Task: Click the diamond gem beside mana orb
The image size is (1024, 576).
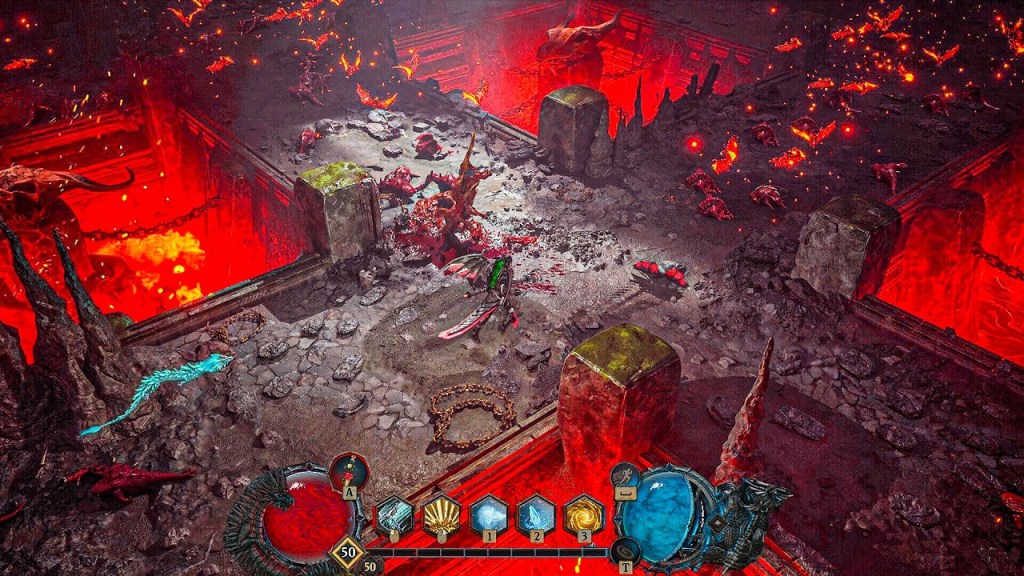Action: [x=717, y=523]
